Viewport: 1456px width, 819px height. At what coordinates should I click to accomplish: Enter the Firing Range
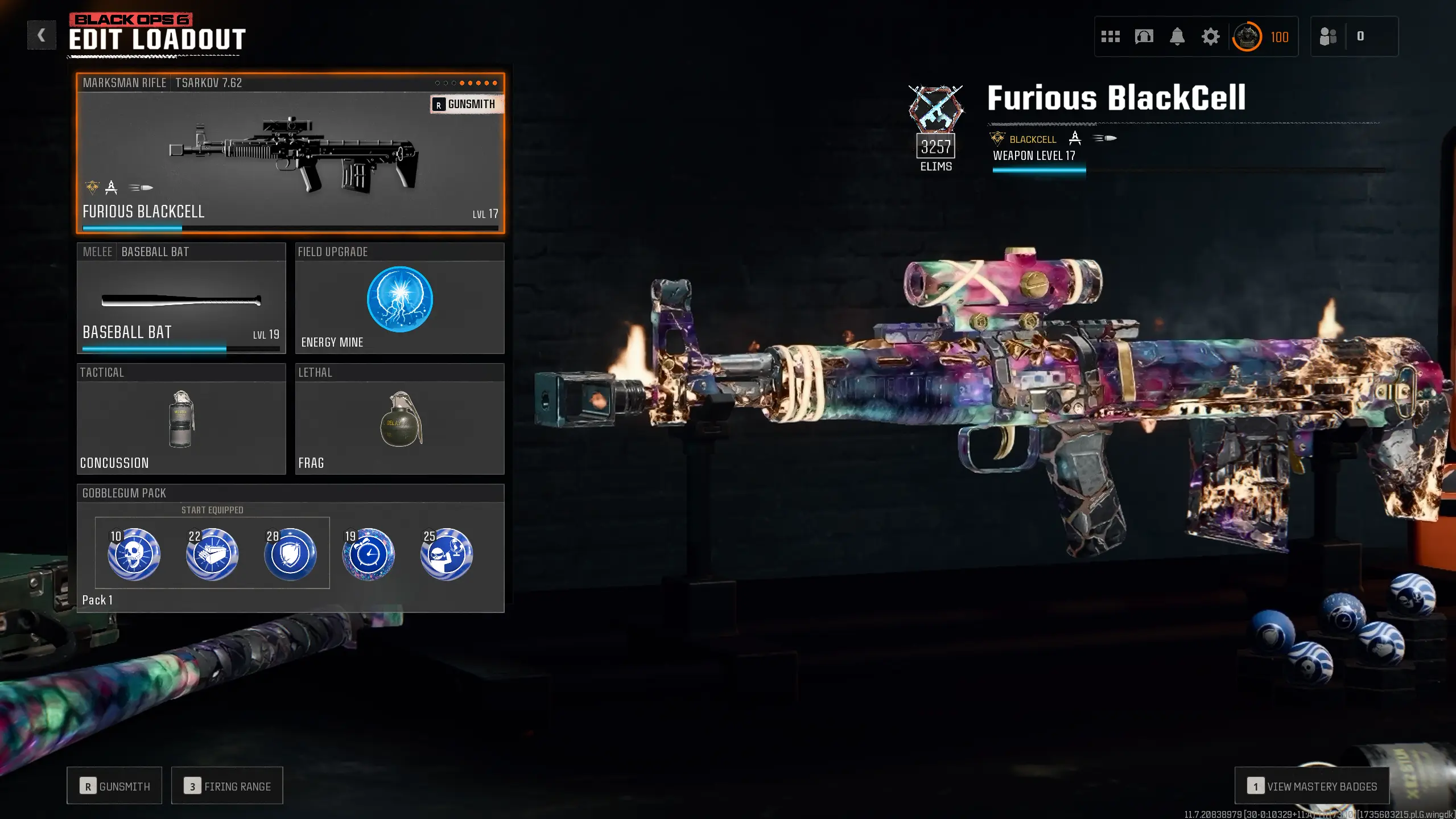(x=227, y=786)
